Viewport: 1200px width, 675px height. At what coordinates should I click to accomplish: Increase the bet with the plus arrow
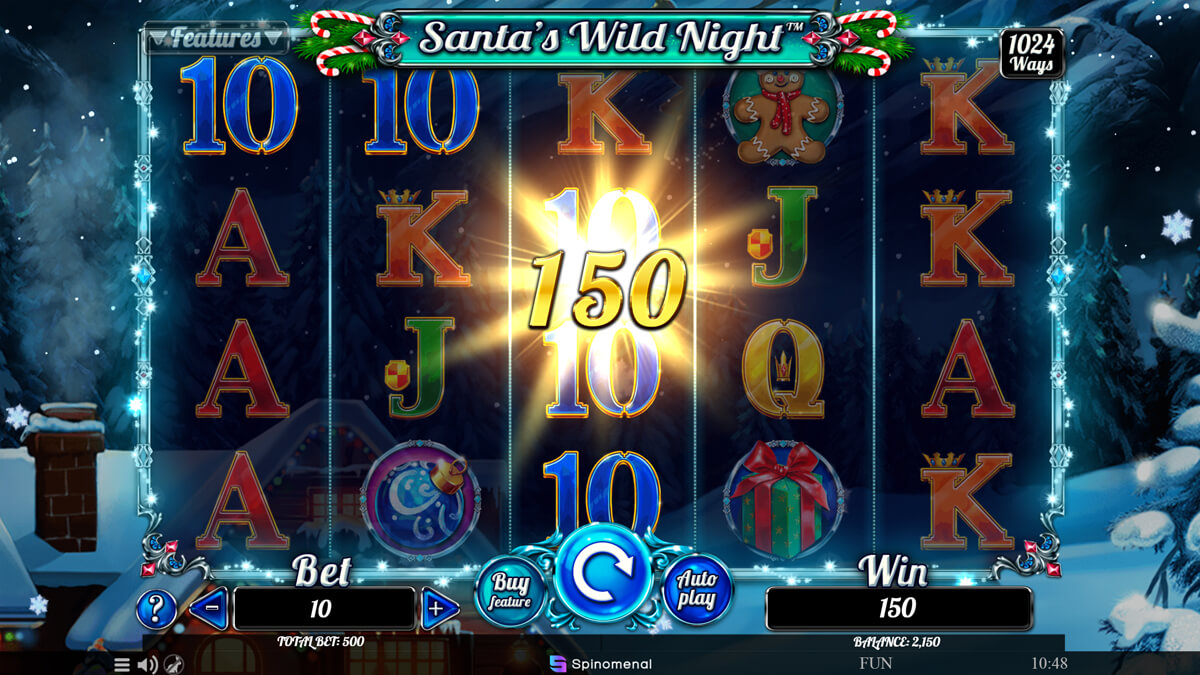[x=439, y=609]
